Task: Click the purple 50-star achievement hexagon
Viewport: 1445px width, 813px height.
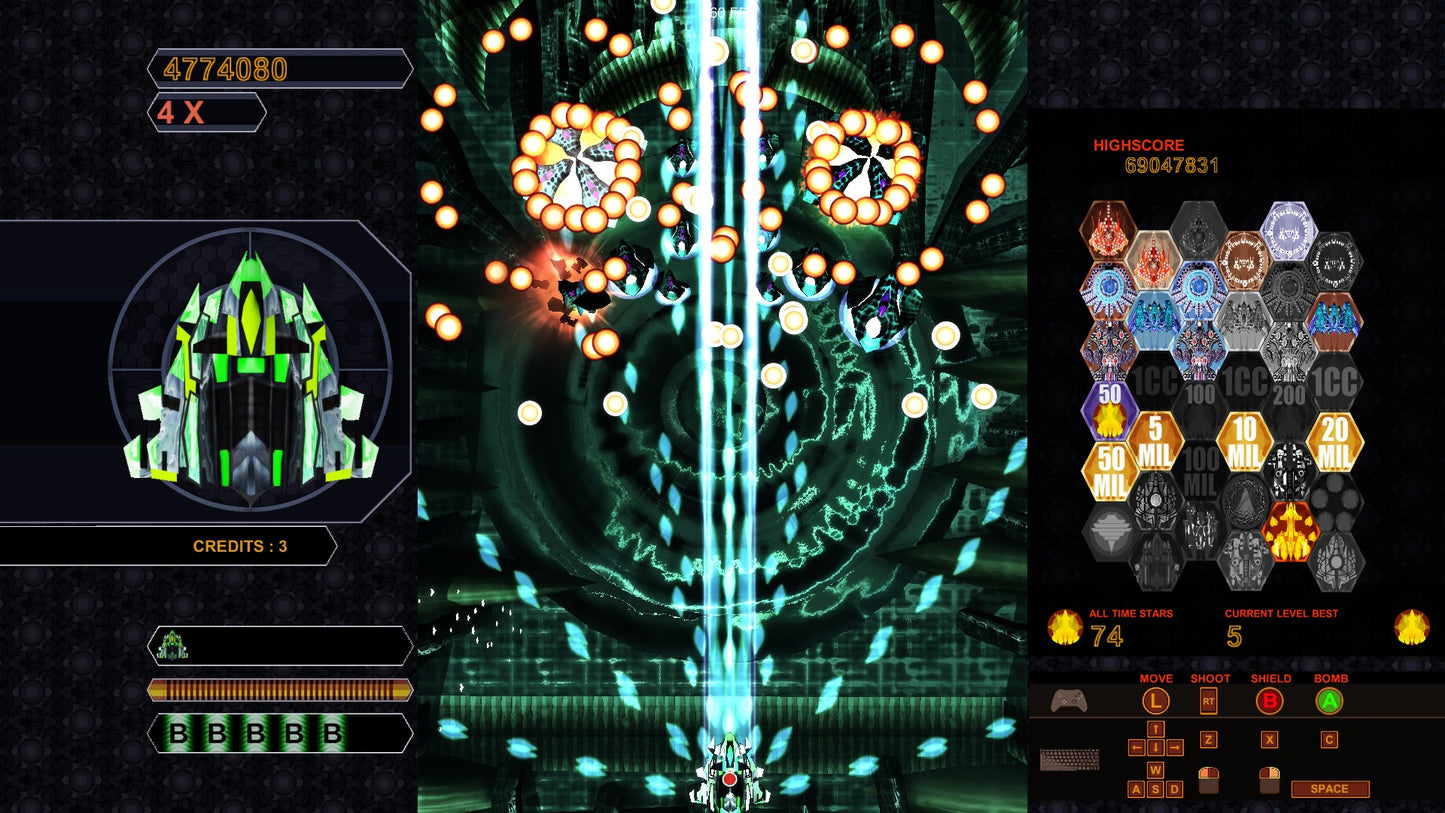Action: 1108,413
